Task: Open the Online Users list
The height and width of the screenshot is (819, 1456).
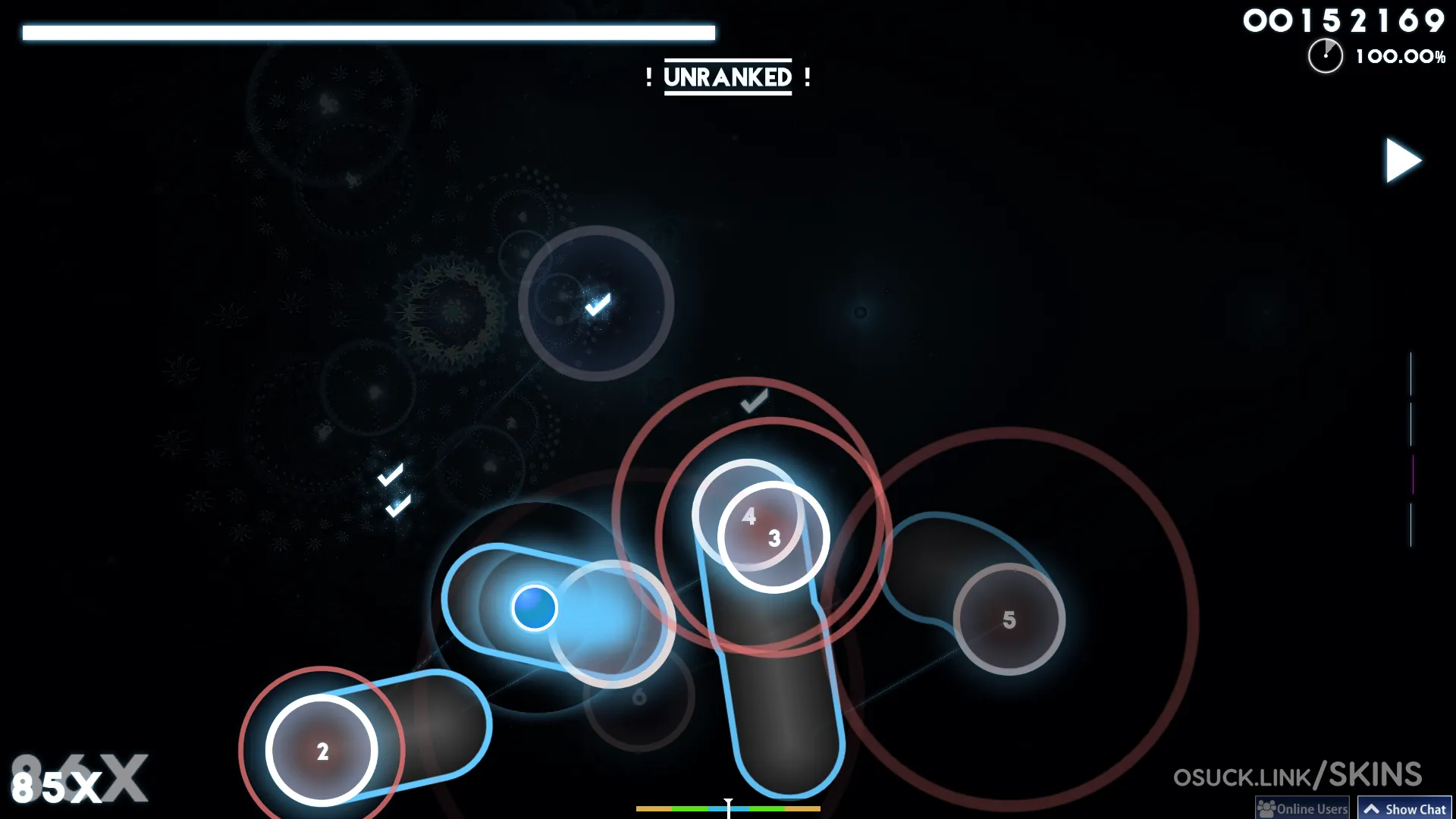Action: tap(1303, 808)
